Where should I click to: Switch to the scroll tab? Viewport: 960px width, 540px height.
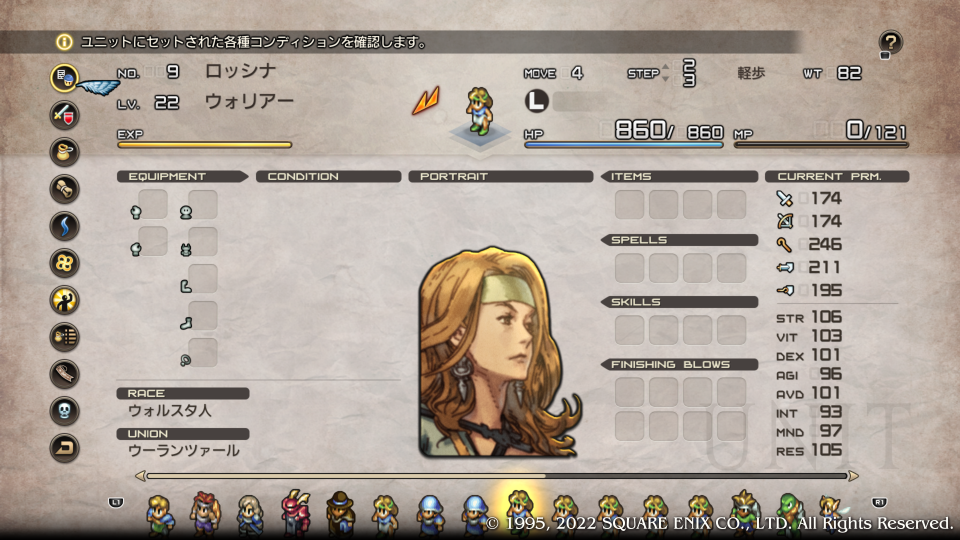tap(65, 188)
